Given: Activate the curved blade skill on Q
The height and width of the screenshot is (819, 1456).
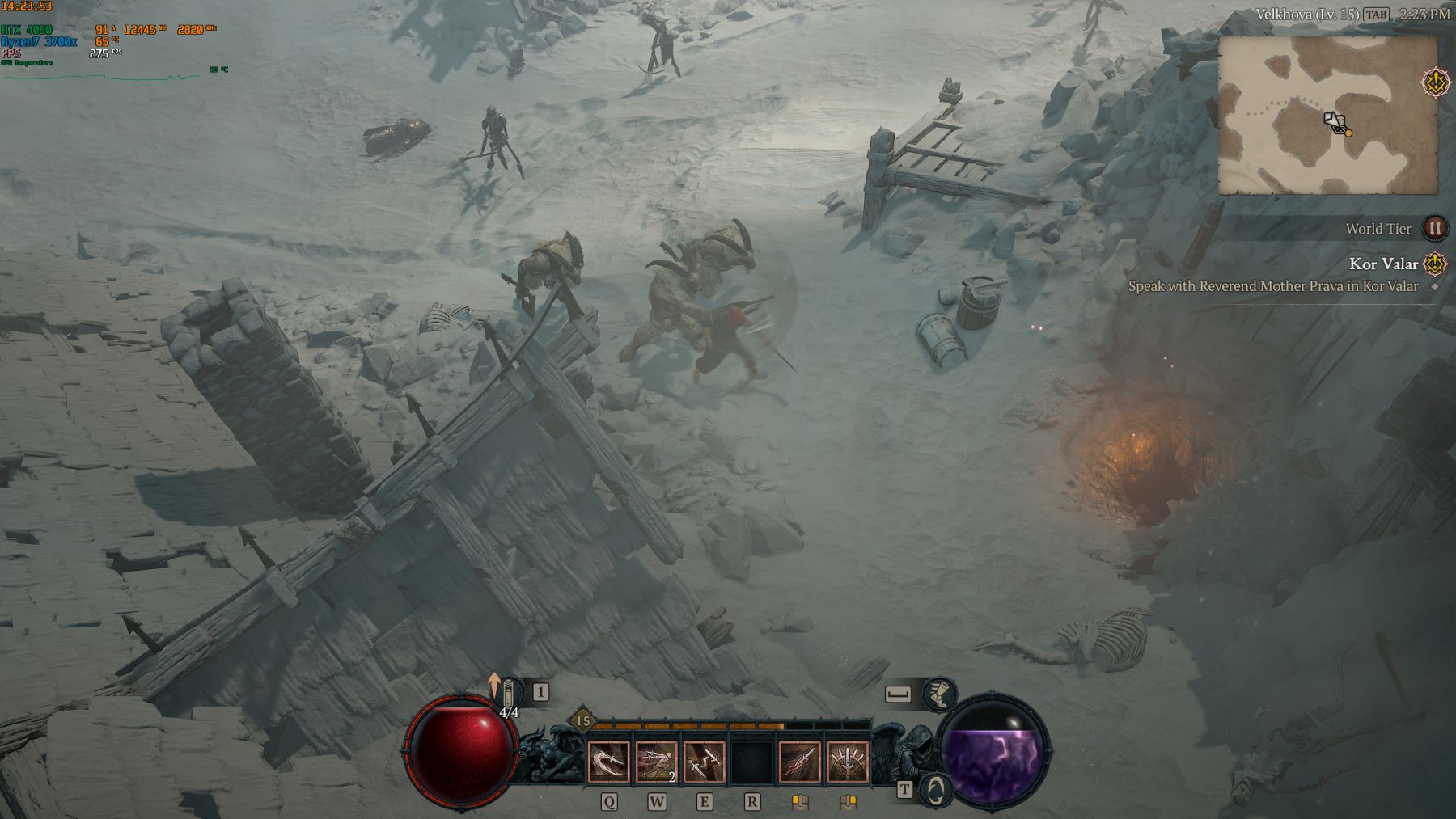Looking at the screenshot, I should click(607, 762).
